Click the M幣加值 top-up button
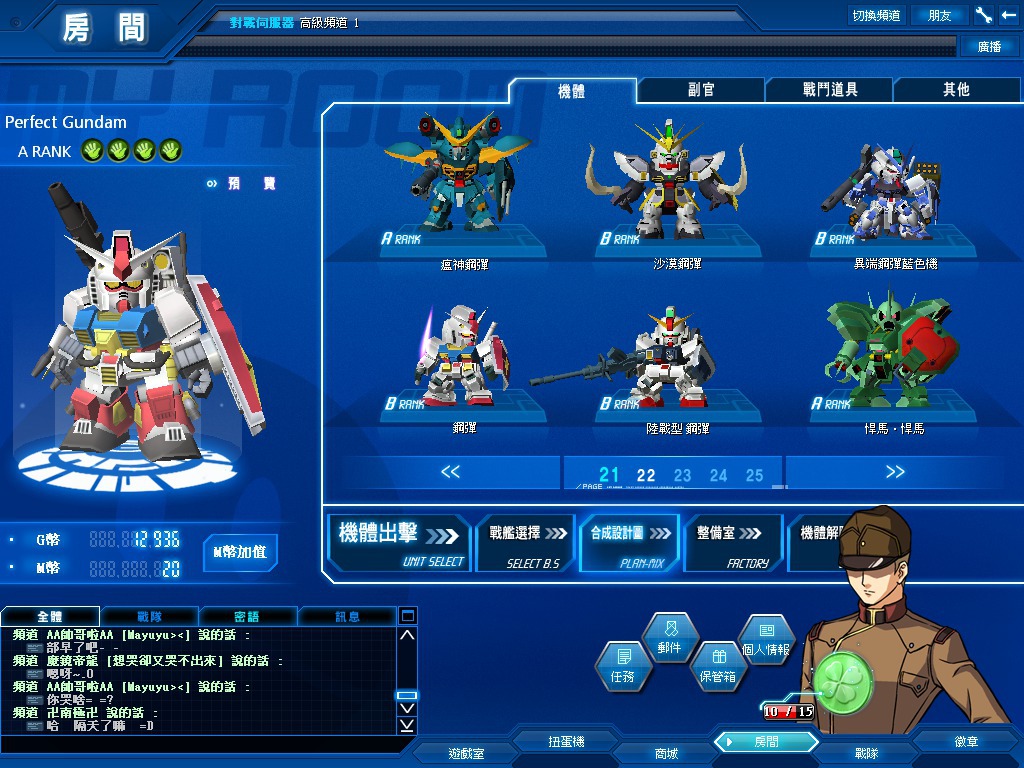This screenshot has height=768, width=1024. (240, 552)
